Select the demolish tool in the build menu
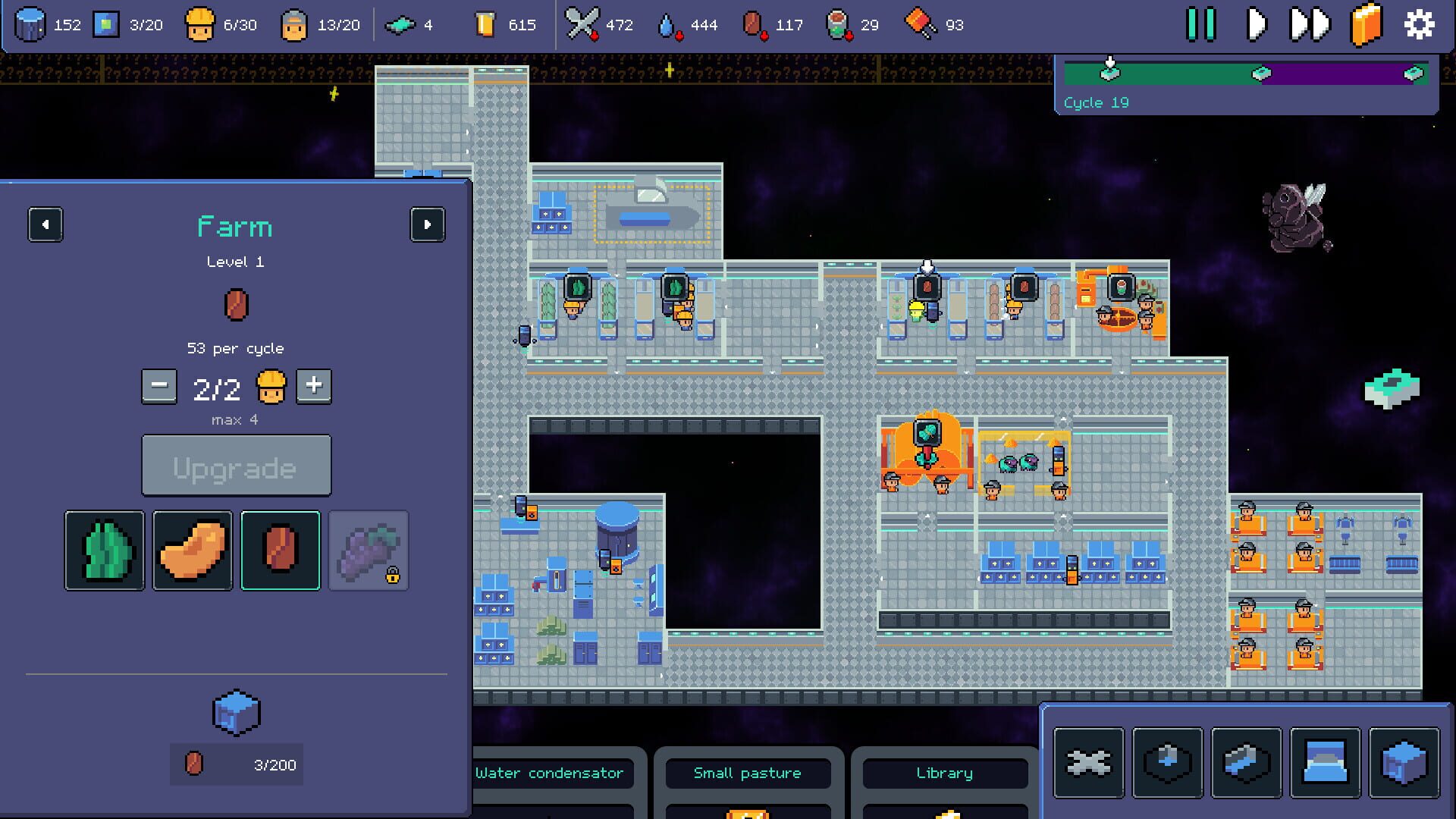This screenshot has height=819, width=1456. point(1089,764)
